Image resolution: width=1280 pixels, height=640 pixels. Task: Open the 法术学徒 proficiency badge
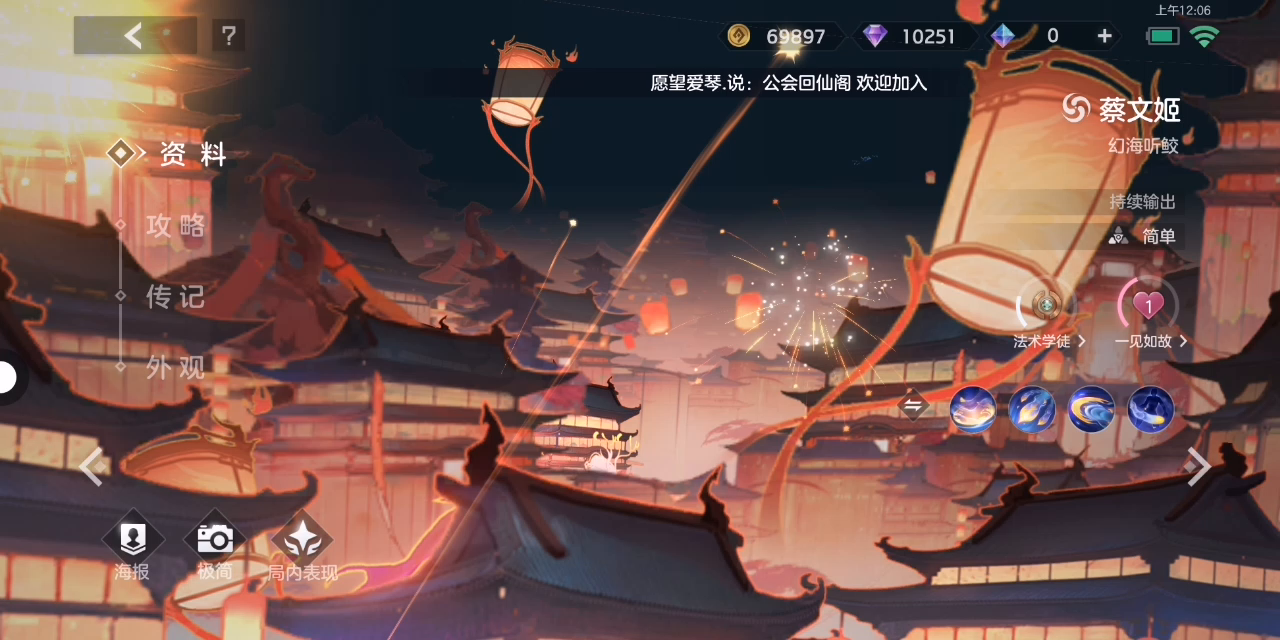point(1047,306)
